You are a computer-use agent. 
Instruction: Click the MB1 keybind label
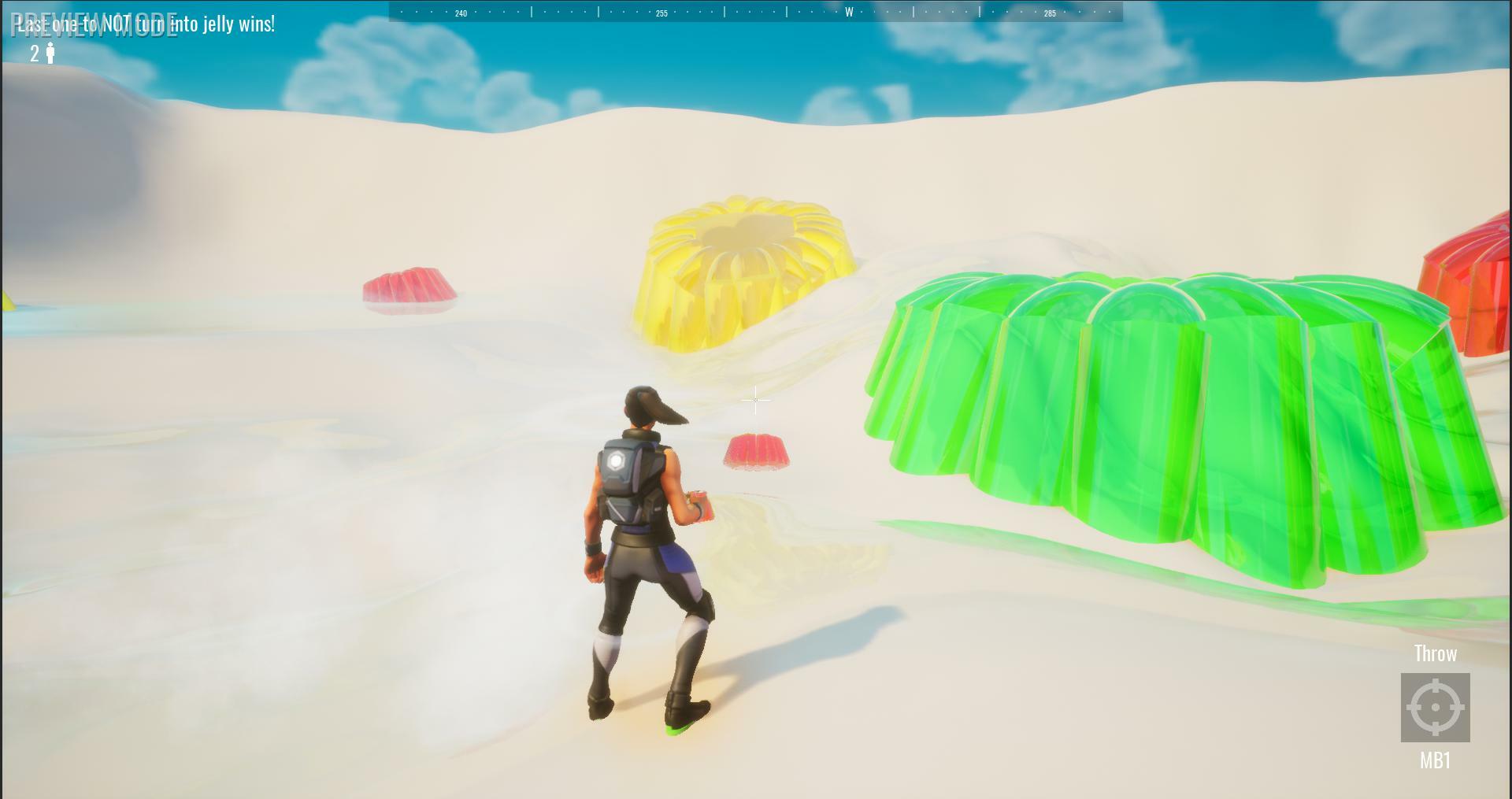[1436, 759]
